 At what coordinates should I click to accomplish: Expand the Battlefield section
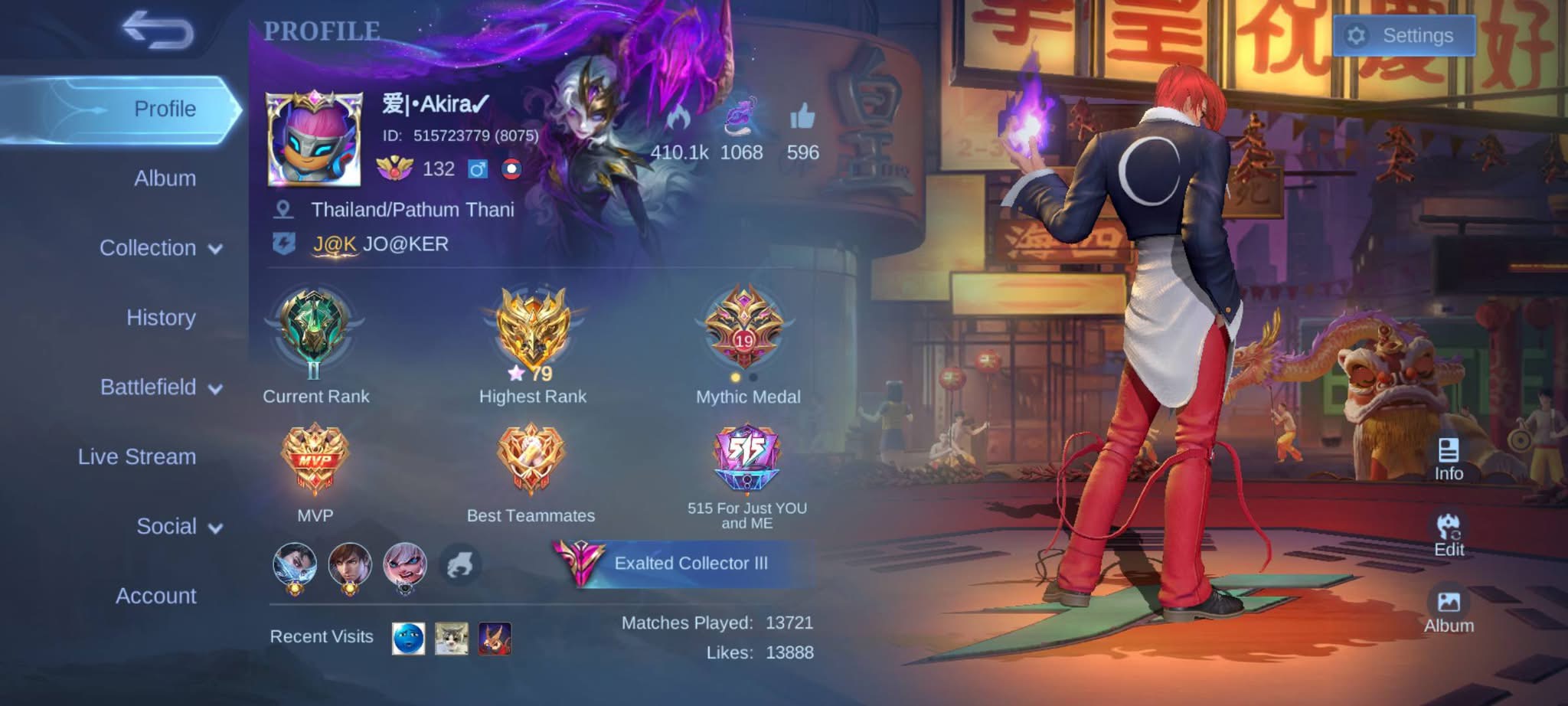coord(160,387)
